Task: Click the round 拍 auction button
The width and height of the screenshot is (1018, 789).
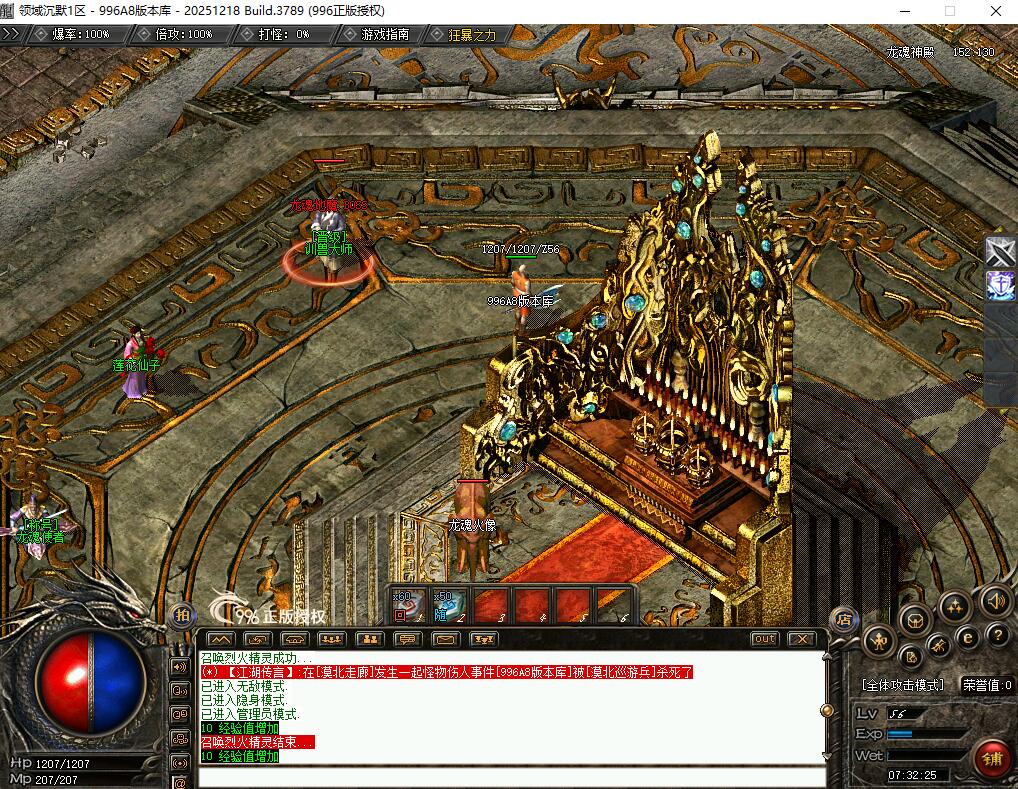Action: (x=183, y=614)
